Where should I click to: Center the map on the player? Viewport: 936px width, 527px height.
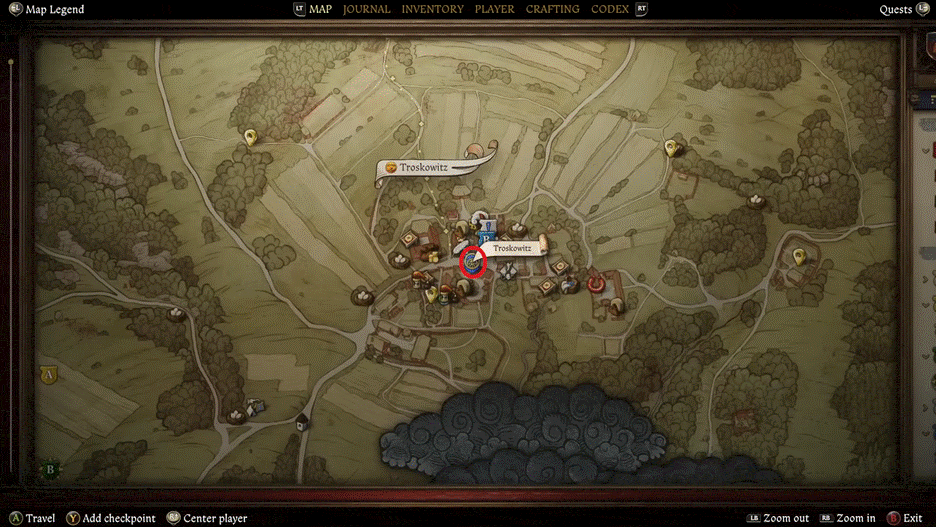[217, 518]
